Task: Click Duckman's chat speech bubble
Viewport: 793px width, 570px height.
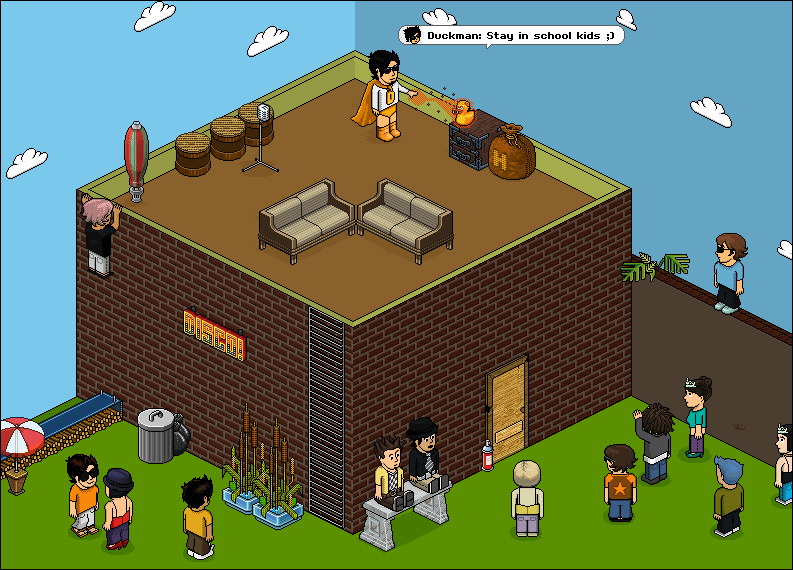Action: (x=511, y=36)
